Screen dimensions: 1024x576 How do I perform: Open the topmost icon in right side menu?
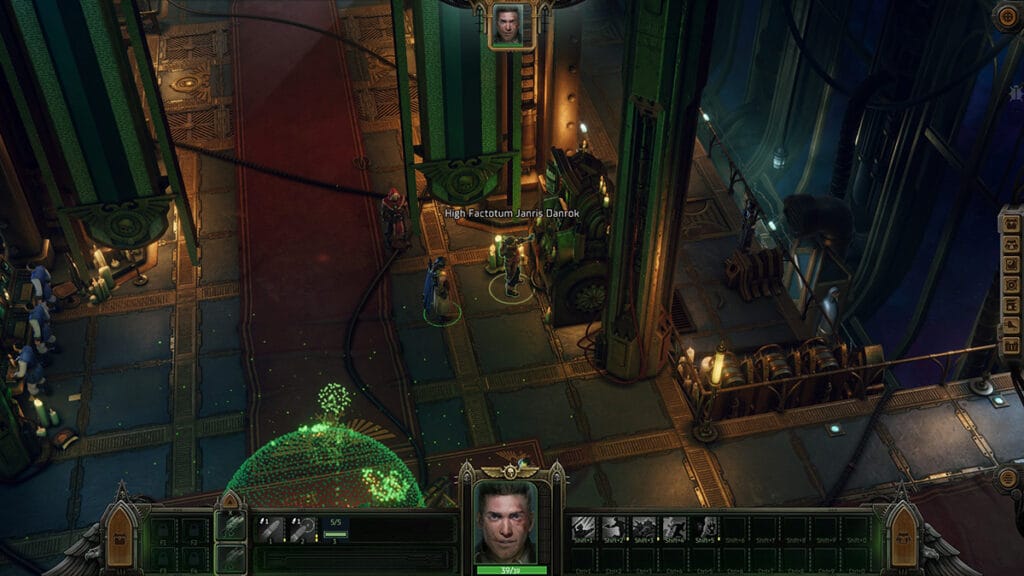[x=1010, y=223]
